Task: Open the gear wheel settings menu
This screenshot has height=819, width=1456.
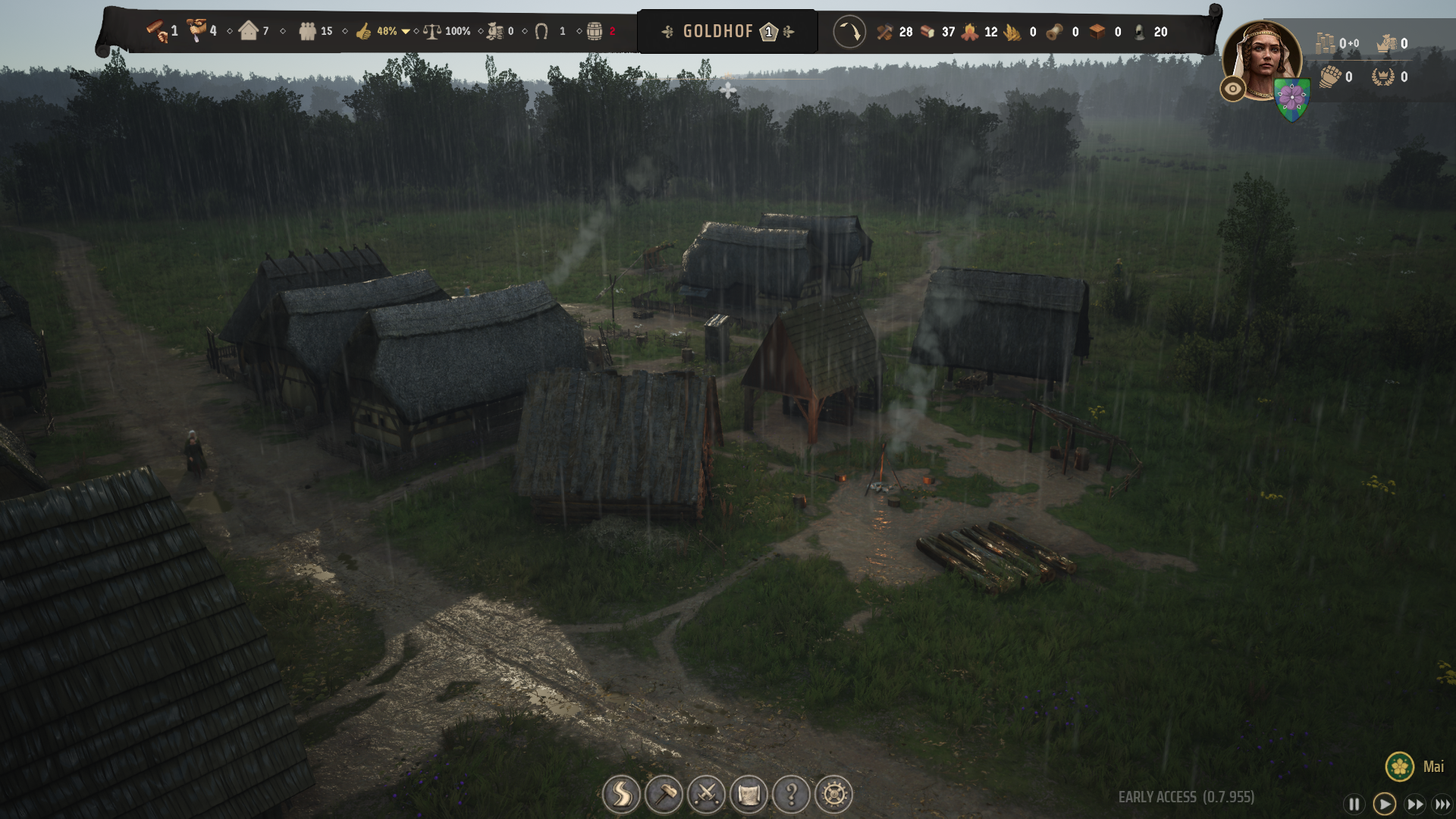Action: coord(833,795)
